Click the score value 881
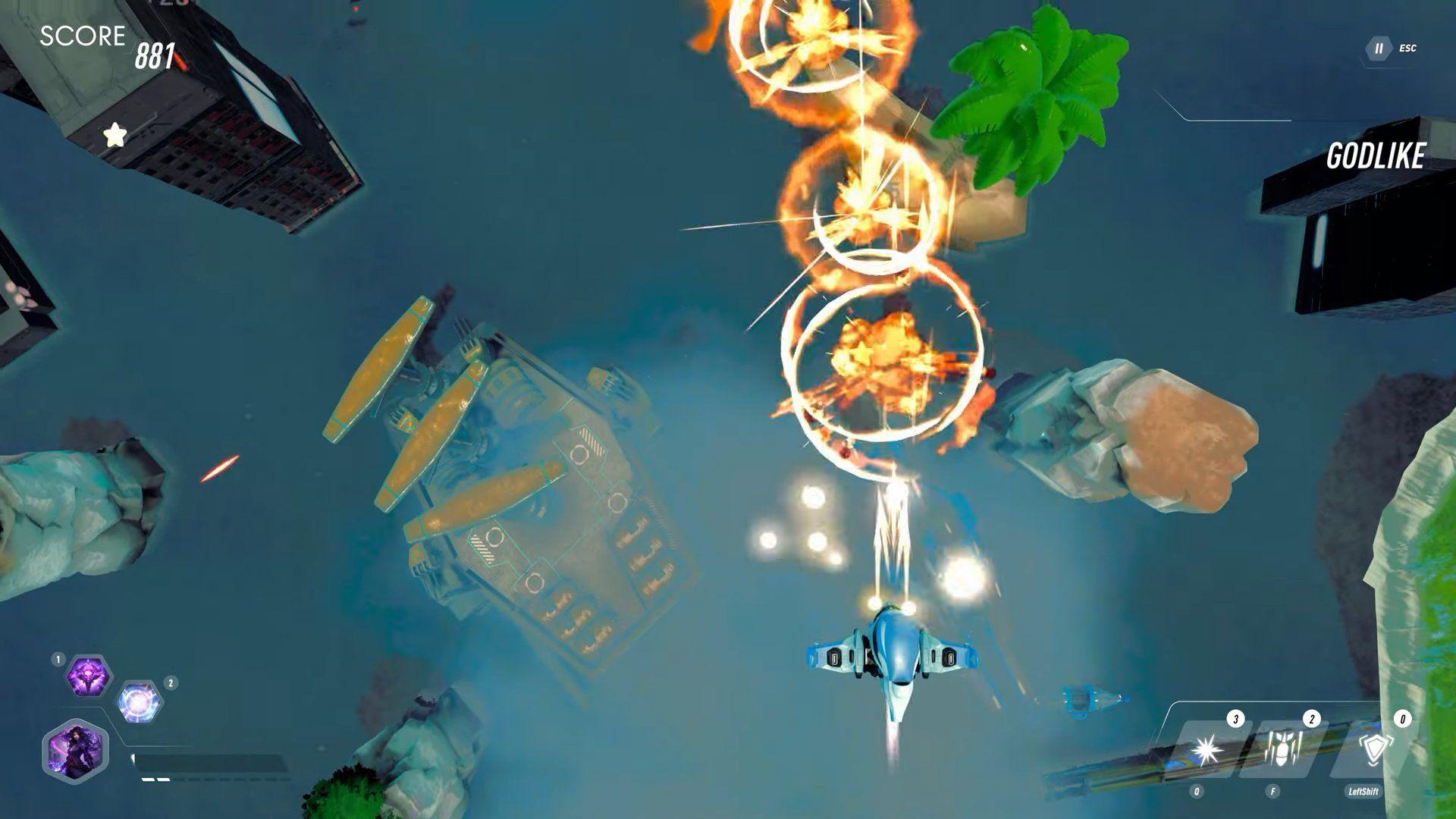This screenshot has height=819, width=1456. tap(155, 58)
